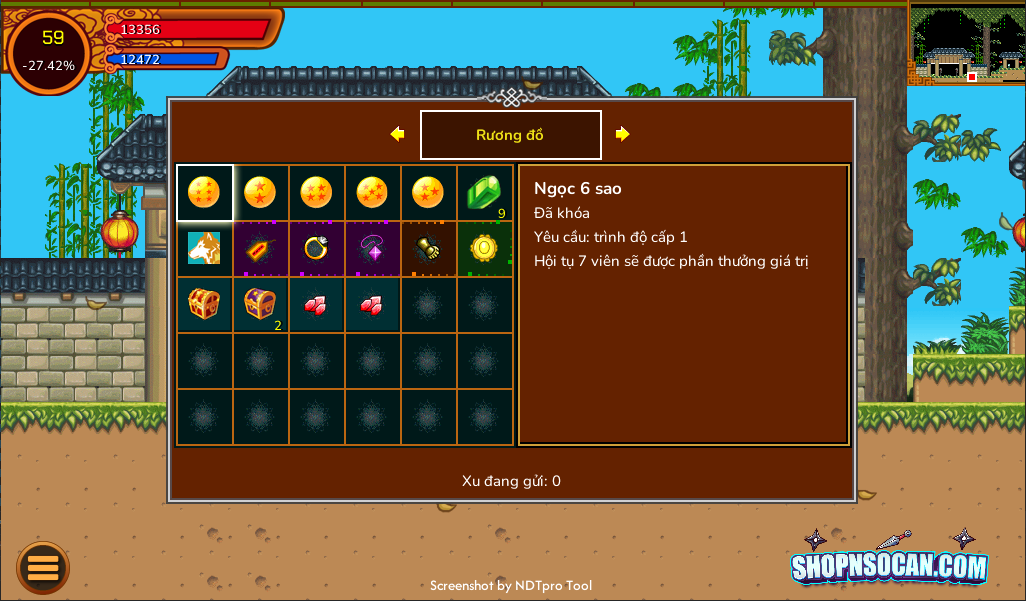
Task: Select the six-star dragon ball slot
Action: (205, 193)
